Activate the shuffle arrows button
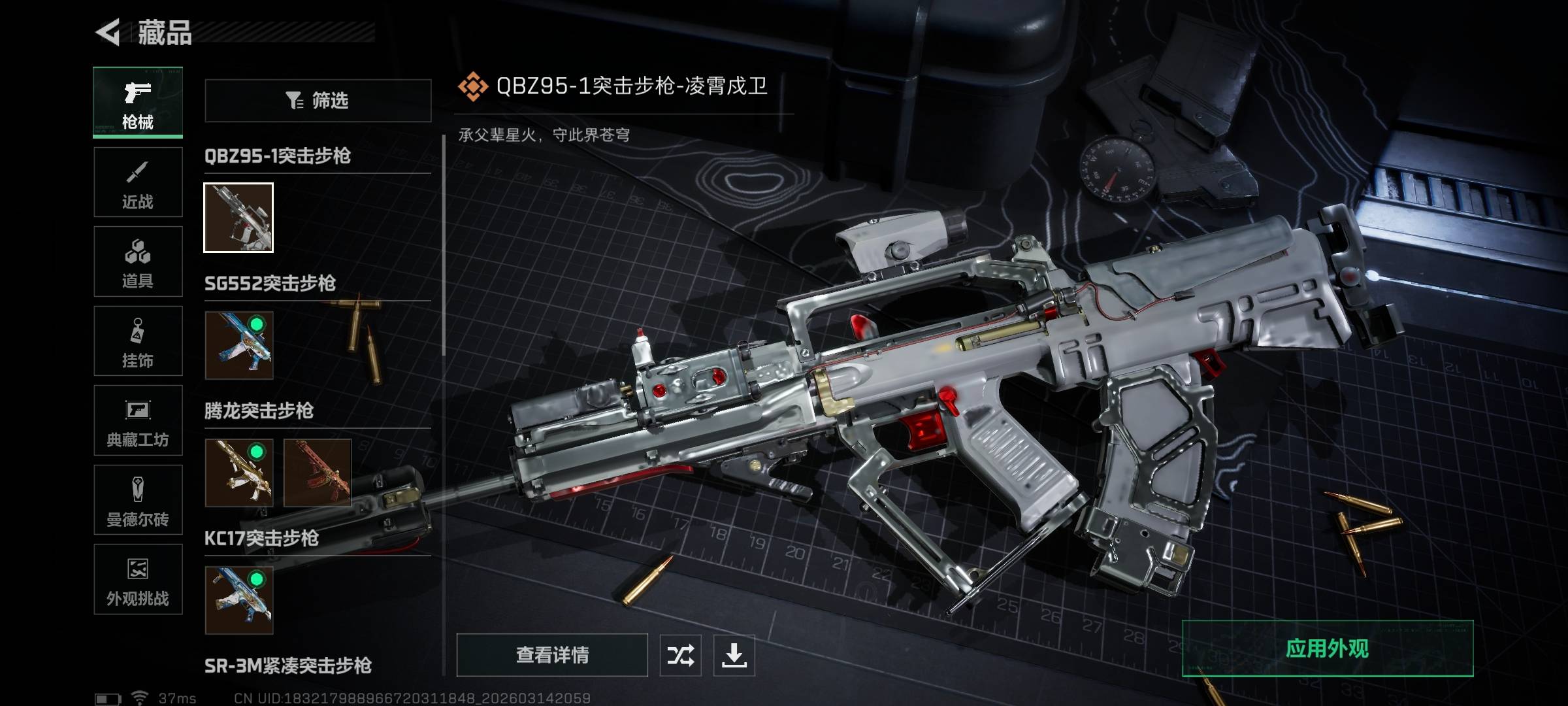The width and height of the screenshot is (1568, 706). pyautogui.click(x=680, y=655)
